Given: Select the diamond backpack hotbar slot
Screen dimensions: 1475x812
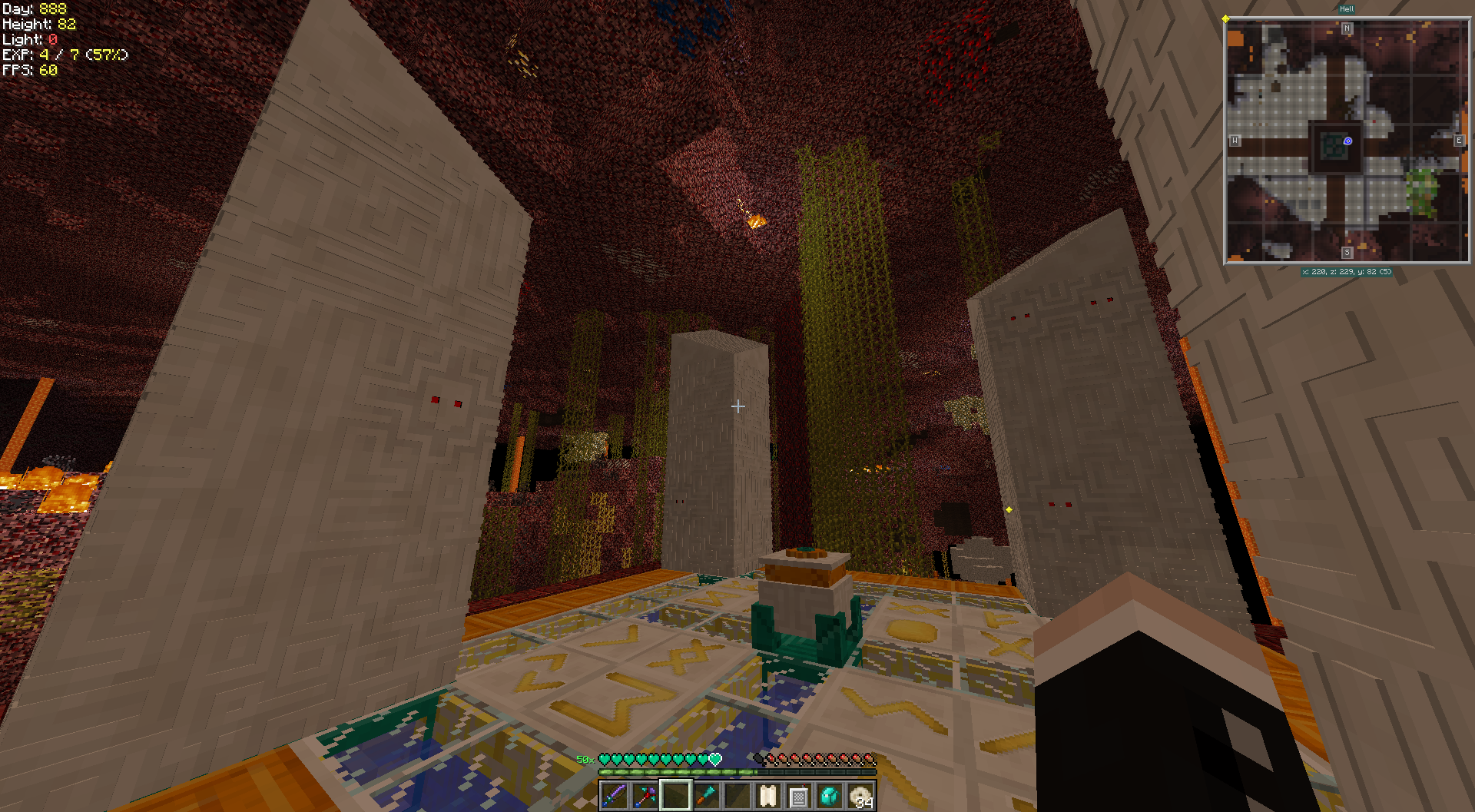Looking at the screenshot, I should coord(829,796).
